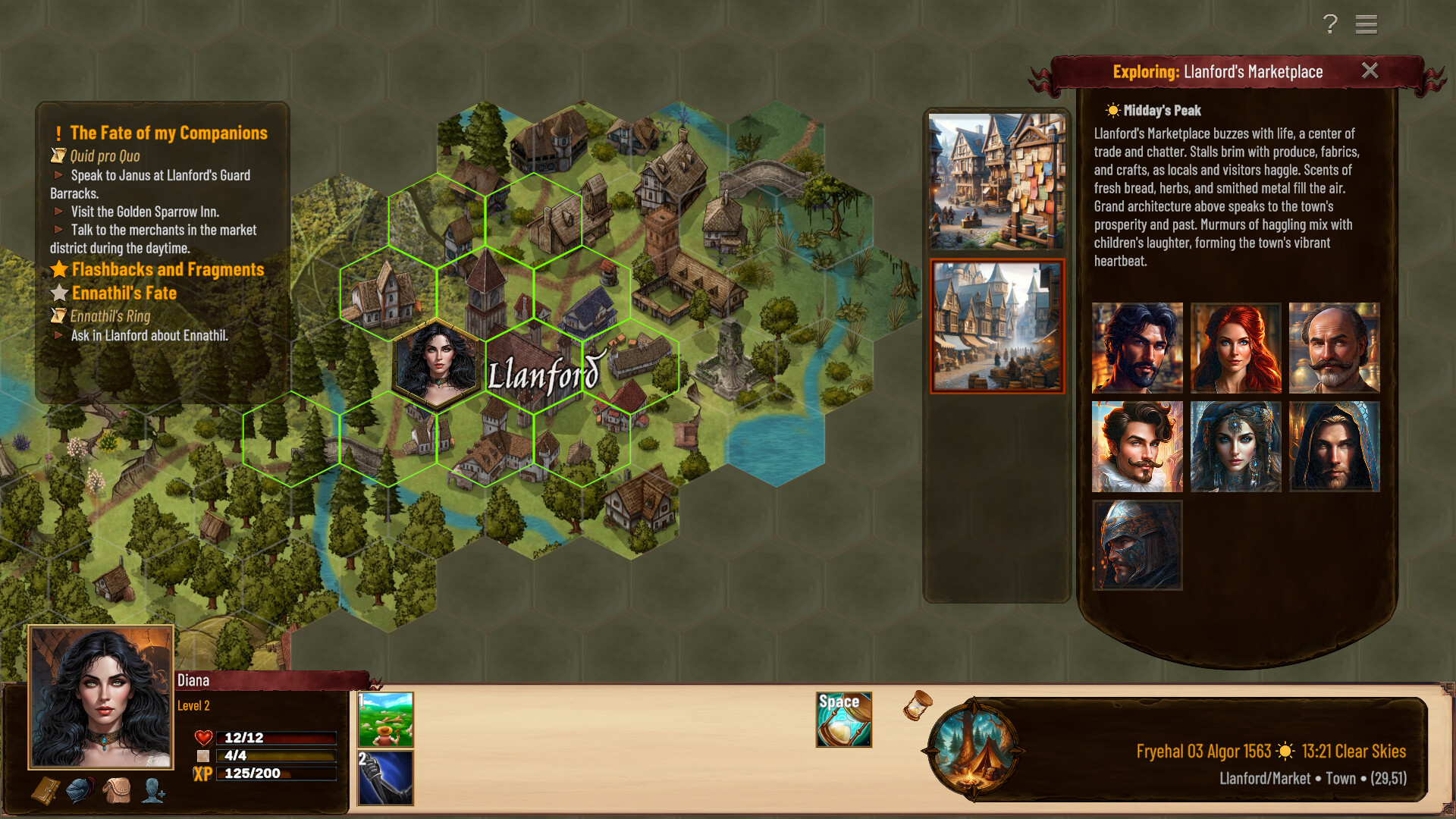Image resolution: width=1456 pixels, height=819 pixels.
Task: Select the marketplace location thumbnail with notice board
Action: pyautogui.click(x=996, y=180)
